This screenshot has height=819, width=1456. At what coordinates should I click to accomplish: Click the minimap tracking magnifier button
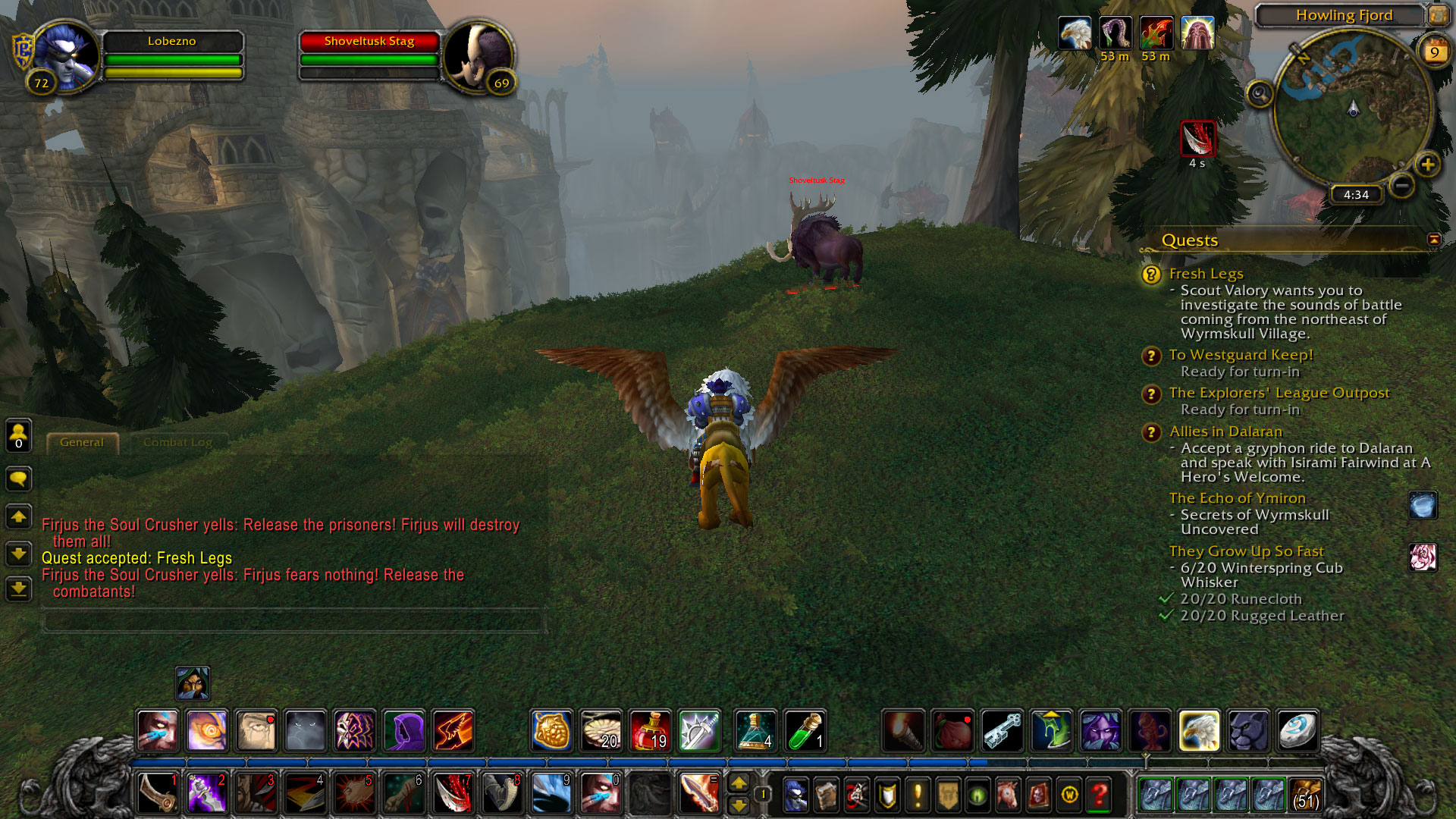pos(1260,95)
